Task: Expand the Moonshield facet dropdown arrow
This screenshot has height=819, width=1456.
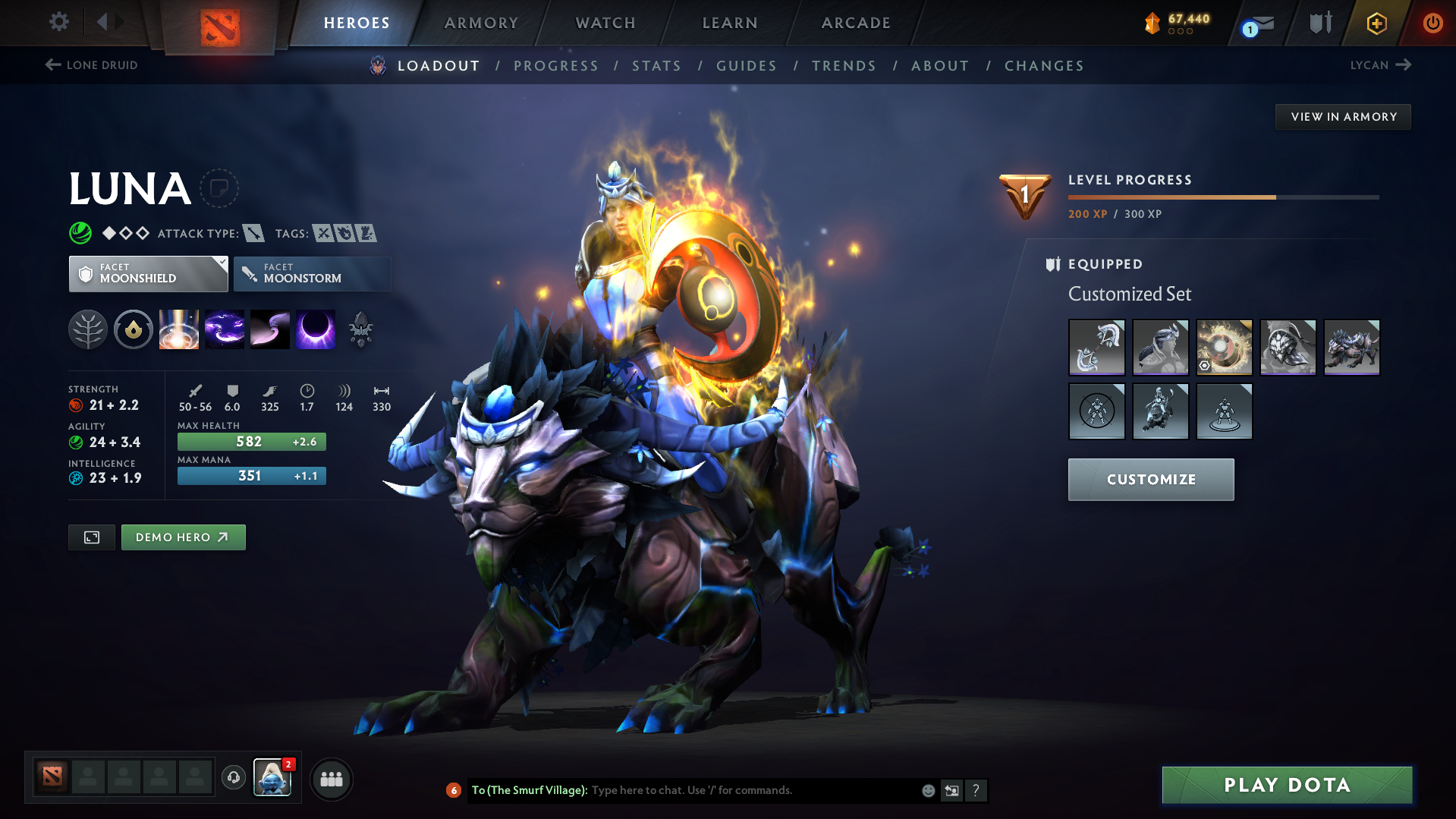Action: coord(221,263)
